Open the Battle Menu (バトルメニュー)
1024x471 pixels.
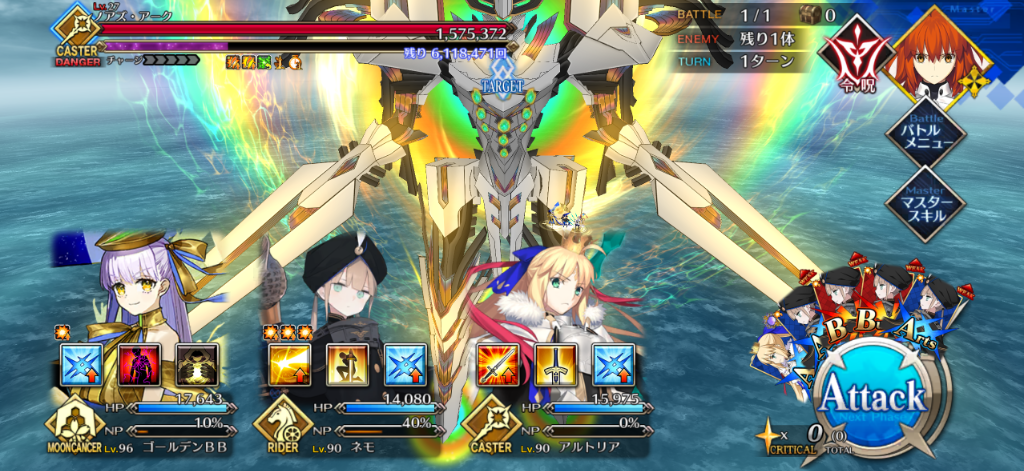click(x=925, y=132)
